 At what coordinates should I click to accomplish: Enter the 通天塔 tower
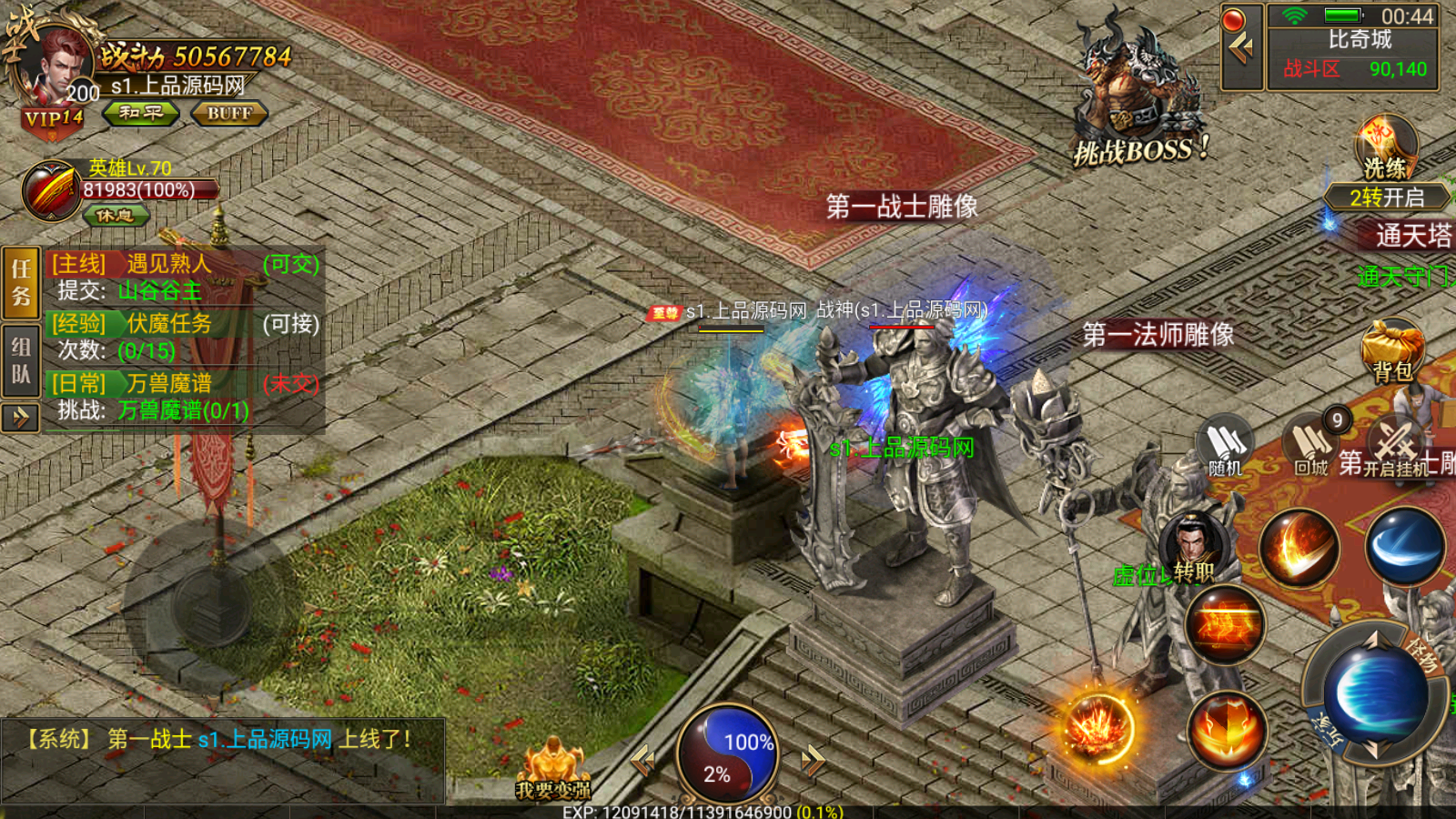[x=1412, y=237]
